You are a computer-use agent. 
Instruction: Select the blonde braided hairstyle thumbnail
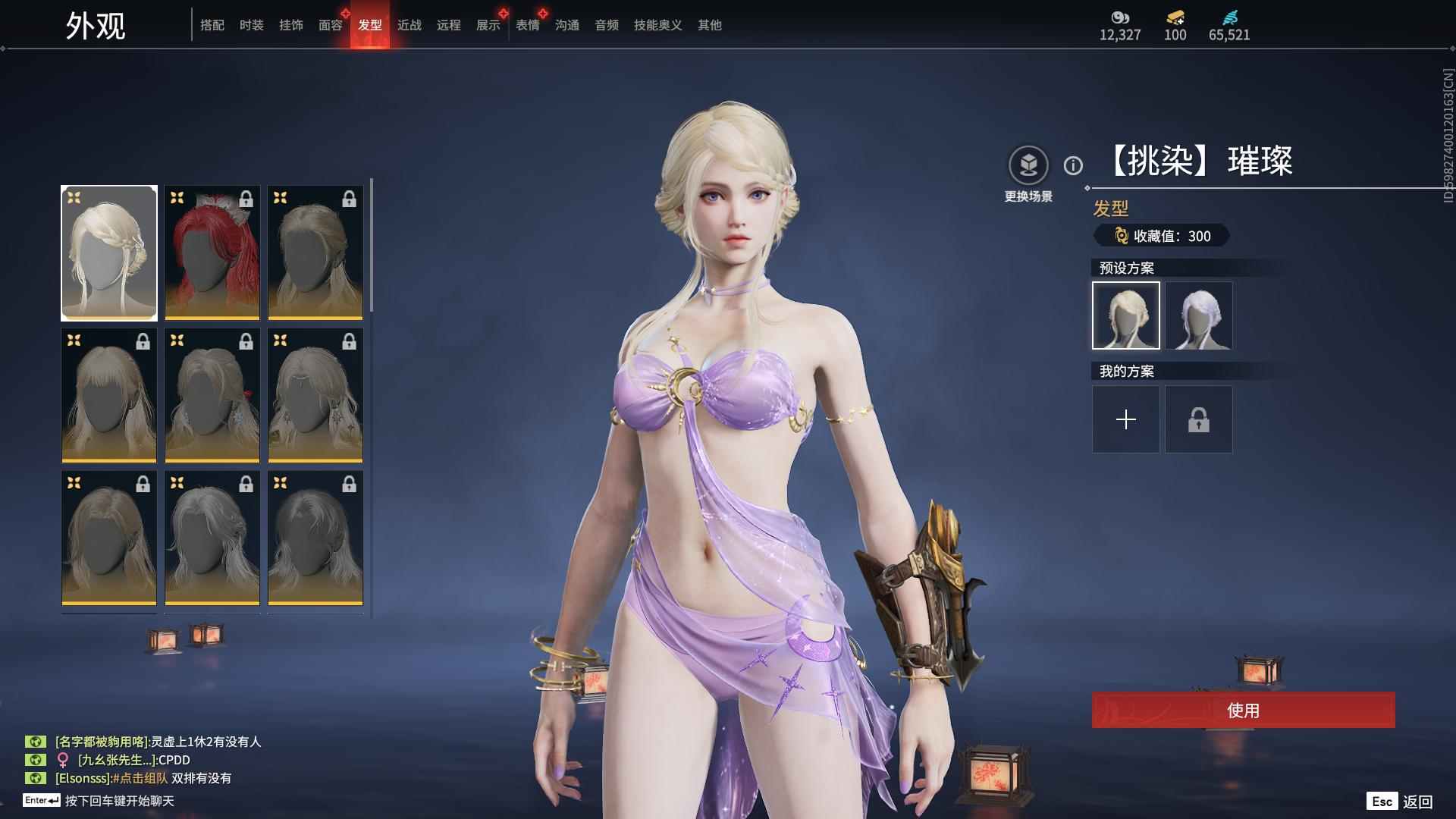(109, 253)
